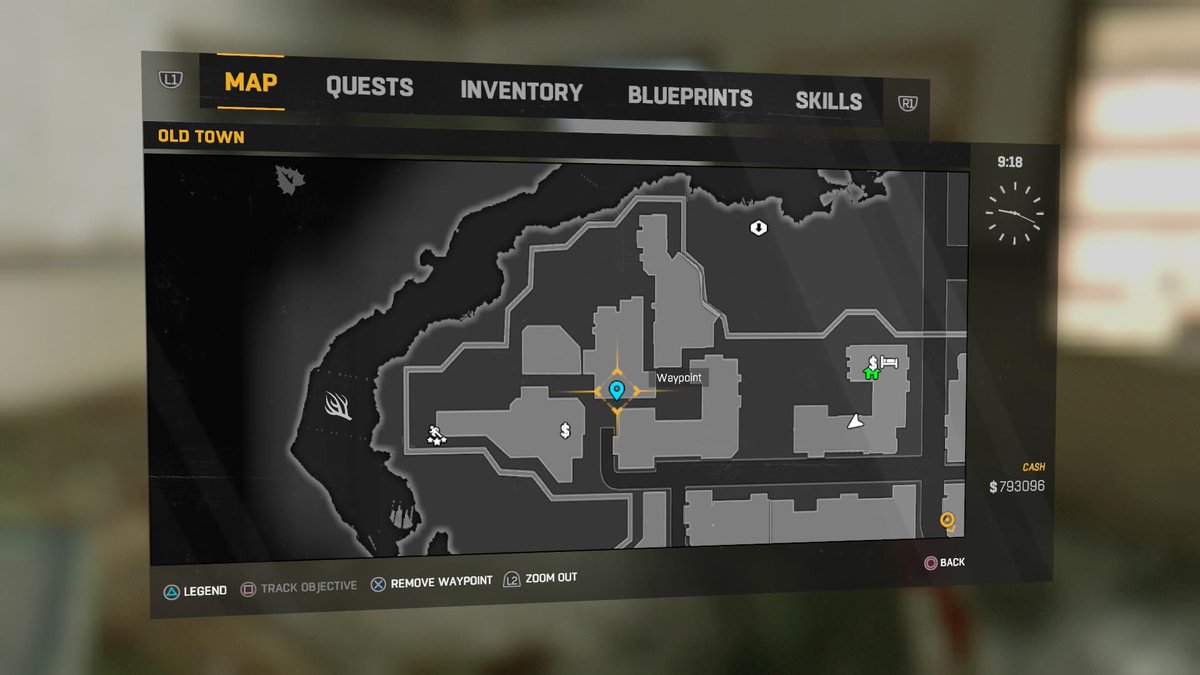1200x675 pixels.
Task: Select the green safe house marker
Action: (871, 374)
